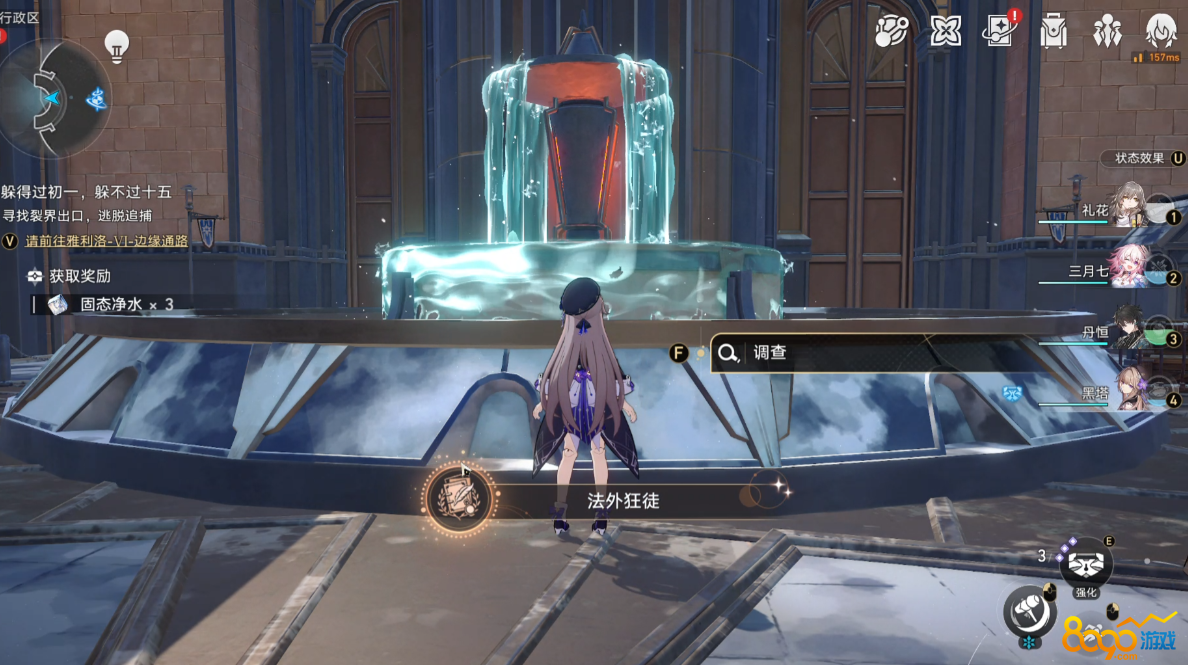Open the warp planet icon
This screenshot has width=1188, height=665.
(x=891, y=32)
